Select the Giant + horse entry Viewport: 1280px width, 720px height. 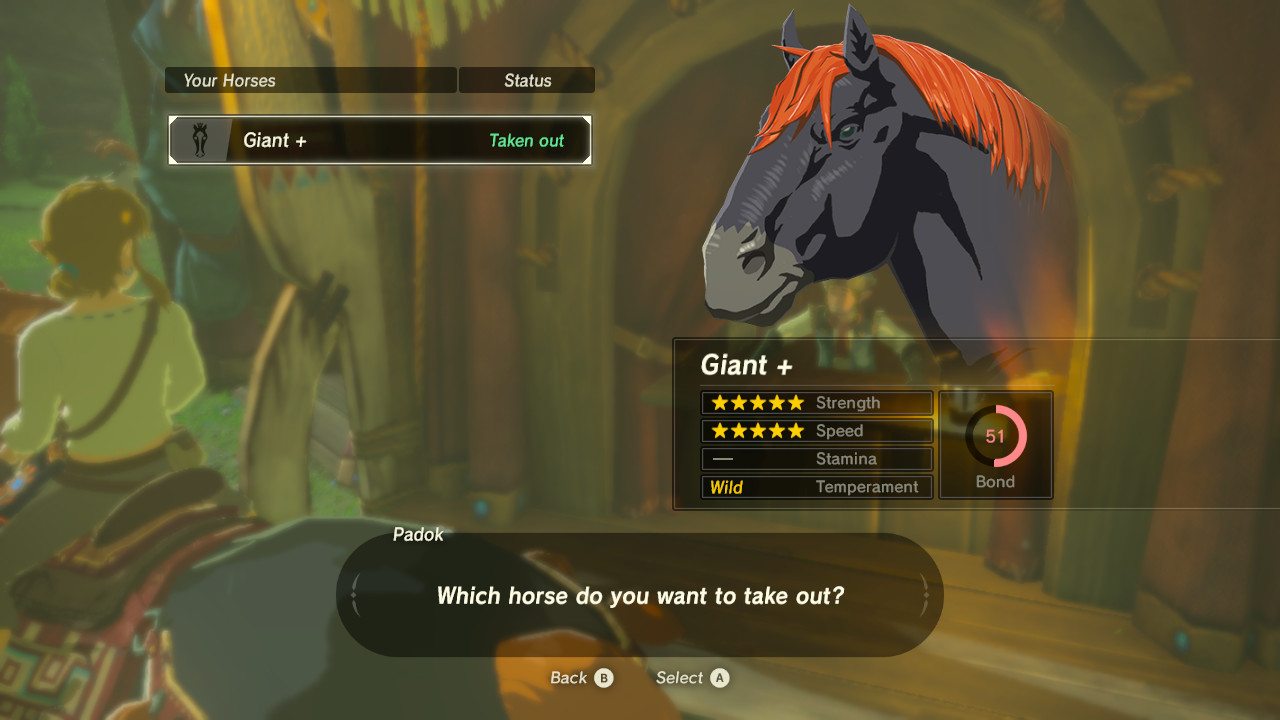click(x=380, y=140)
